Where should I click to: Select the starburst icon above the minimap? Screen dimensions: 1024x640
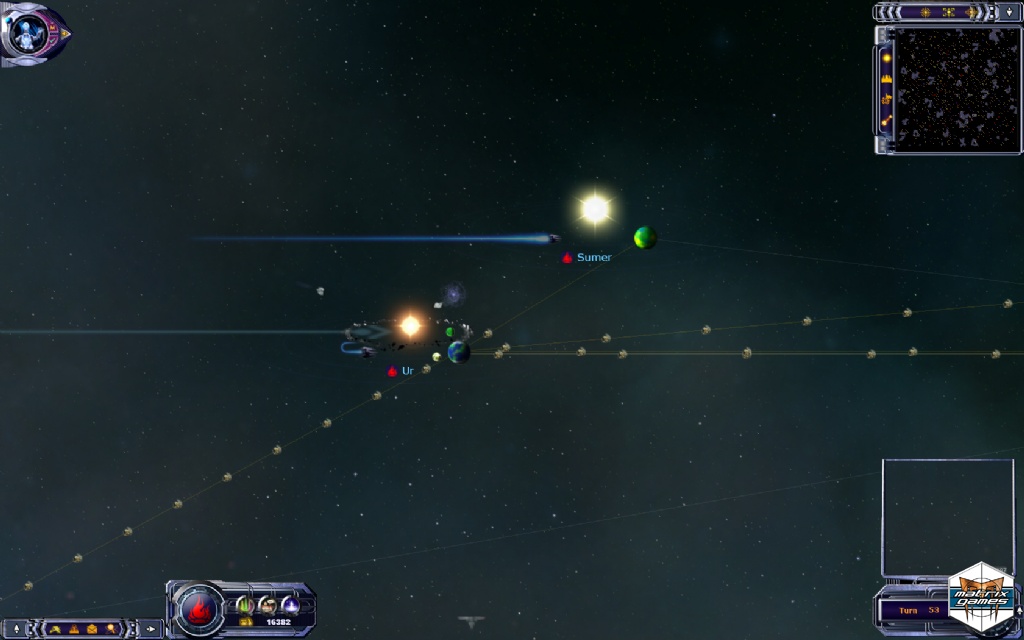coord(924,12)
